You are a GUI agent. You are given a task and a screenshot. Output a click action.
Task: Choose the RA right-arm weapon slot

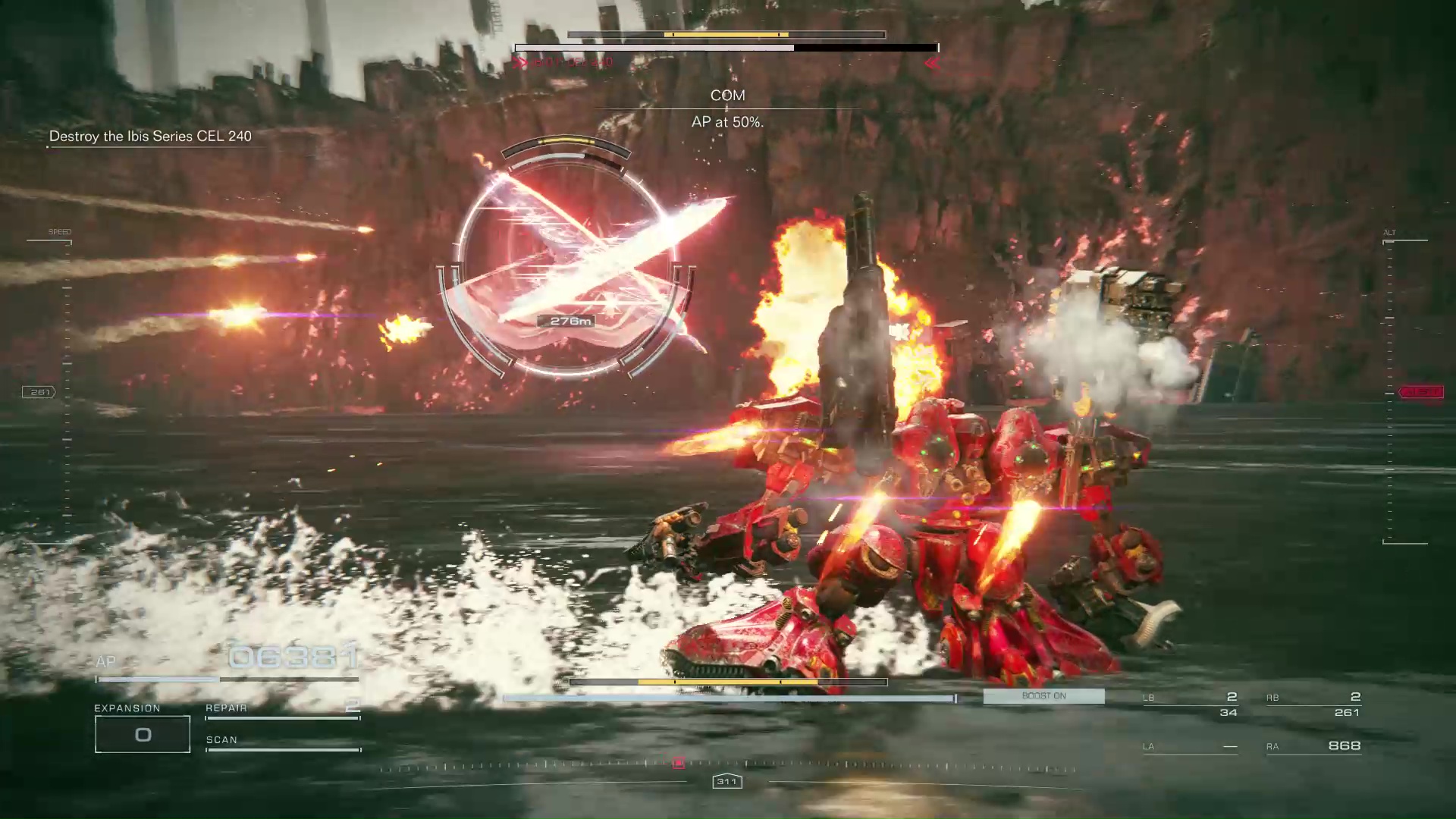coord(1313,746)
